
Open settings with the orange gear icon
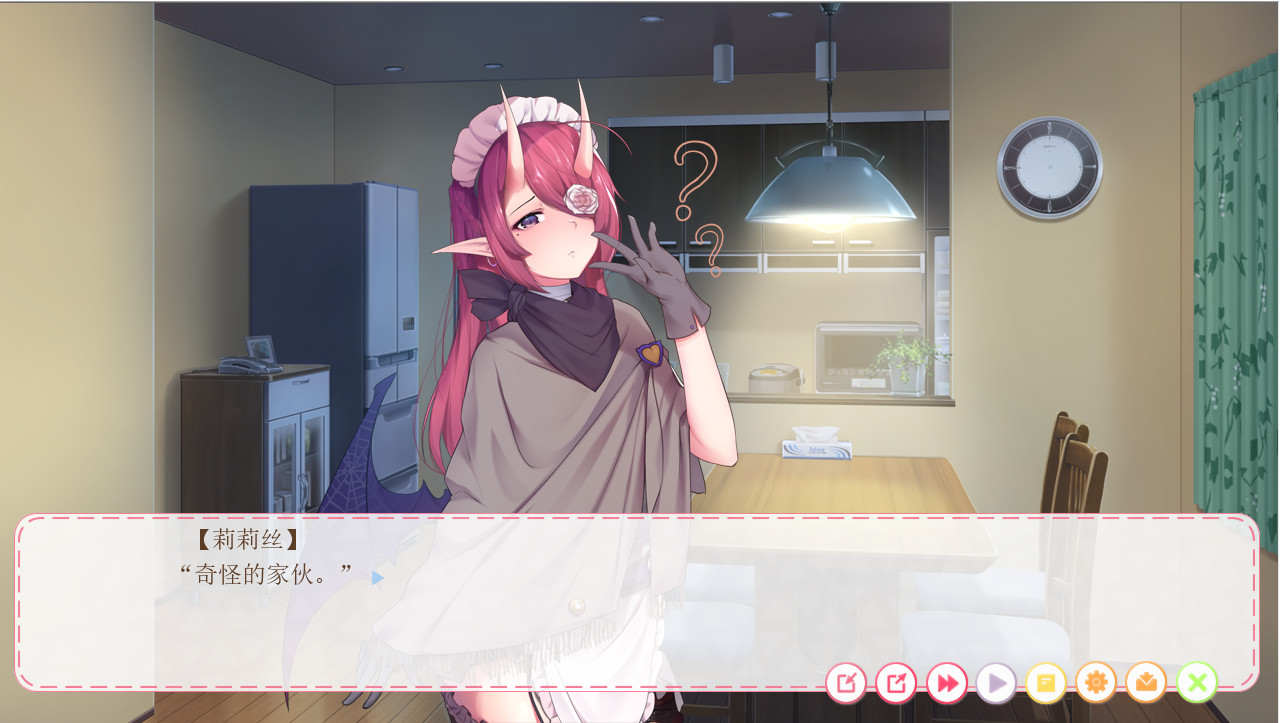click(1096, 683)
